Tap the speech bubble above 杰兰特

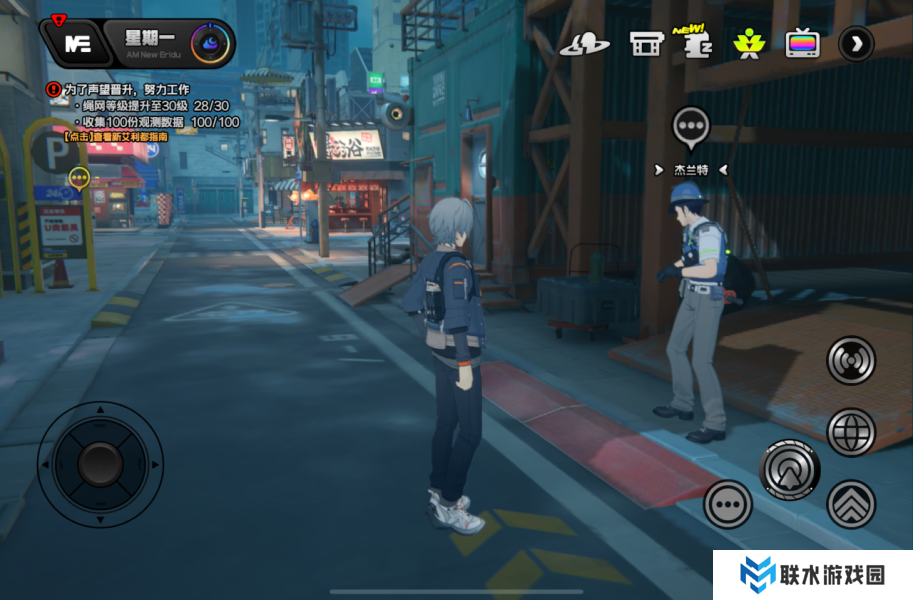tap(690, 127)
